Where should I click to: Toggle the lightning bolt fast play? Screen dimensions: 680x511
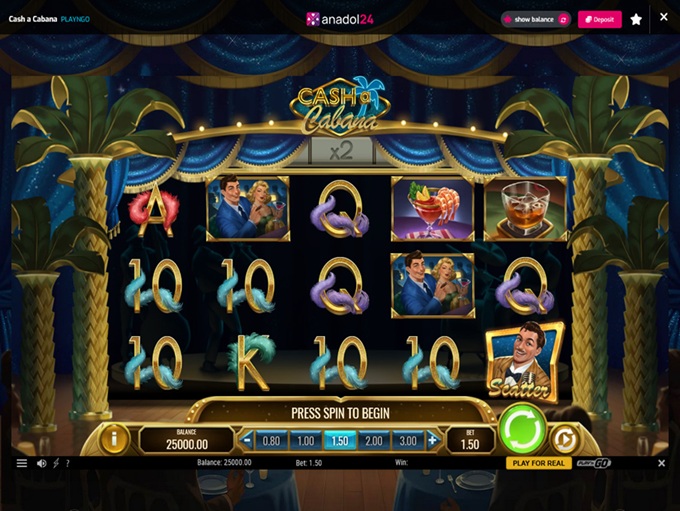pyautogui.click(x=55, y=463)
